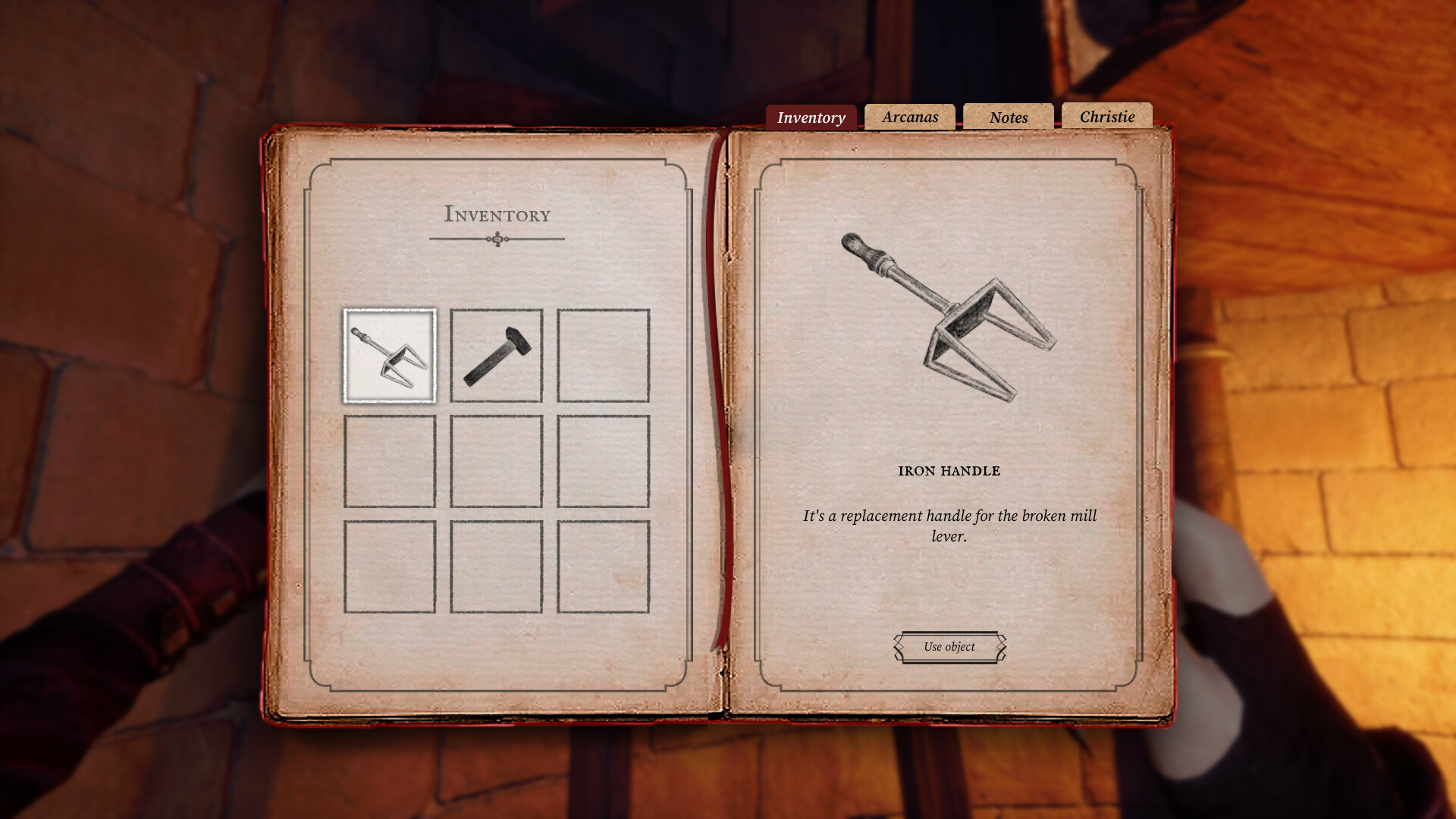Image resolution: width=1456 pixels, height=819 pixels.
Task: Click the center slot of the inventory grid
Action: 496,462
